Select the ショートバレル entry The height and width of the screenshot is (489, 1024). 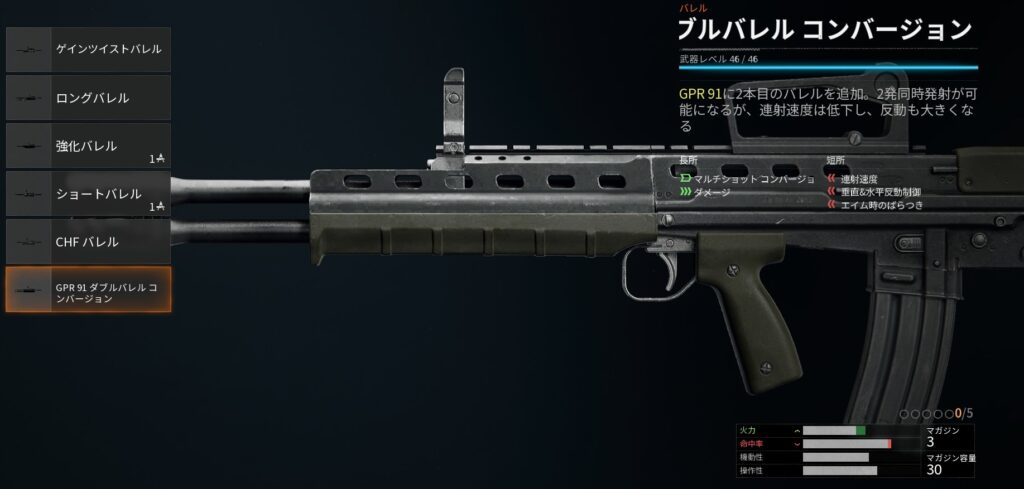[88, 194]
